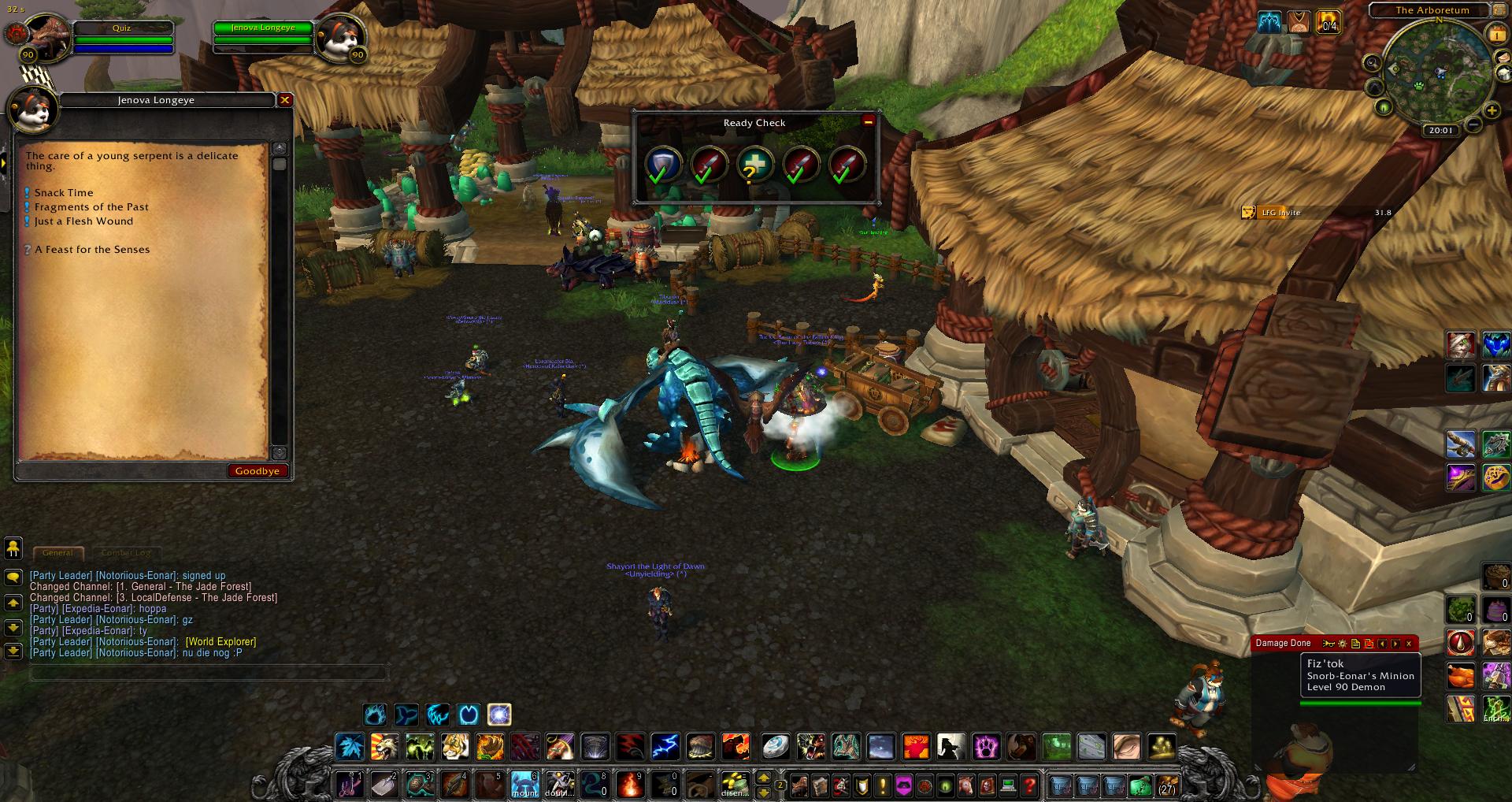The width and height of the screenshot is (1512, 802).
Task: Close the Jenova Longeye dialogue window
Action: 285,100
